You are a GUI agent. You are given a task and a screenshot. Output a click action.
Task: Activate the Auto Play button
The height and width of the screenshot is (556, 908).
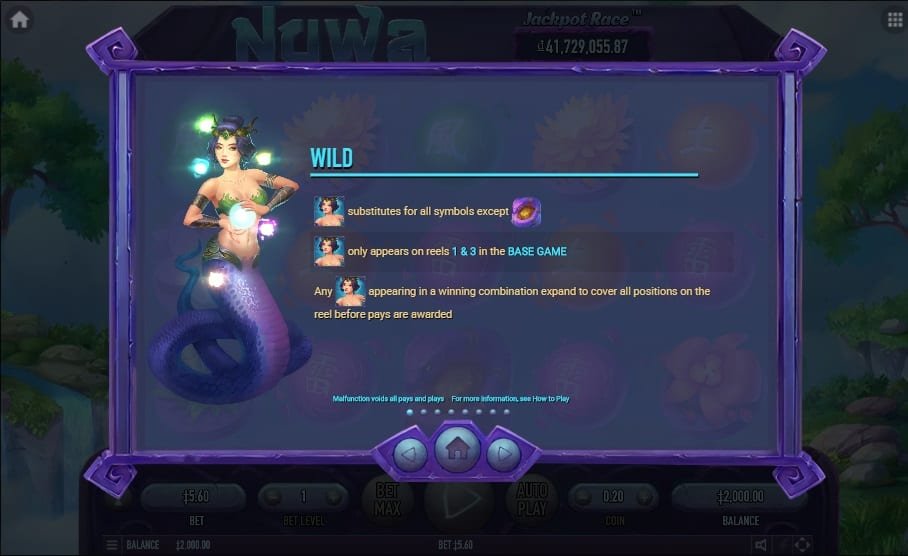[x=530, y=498]
